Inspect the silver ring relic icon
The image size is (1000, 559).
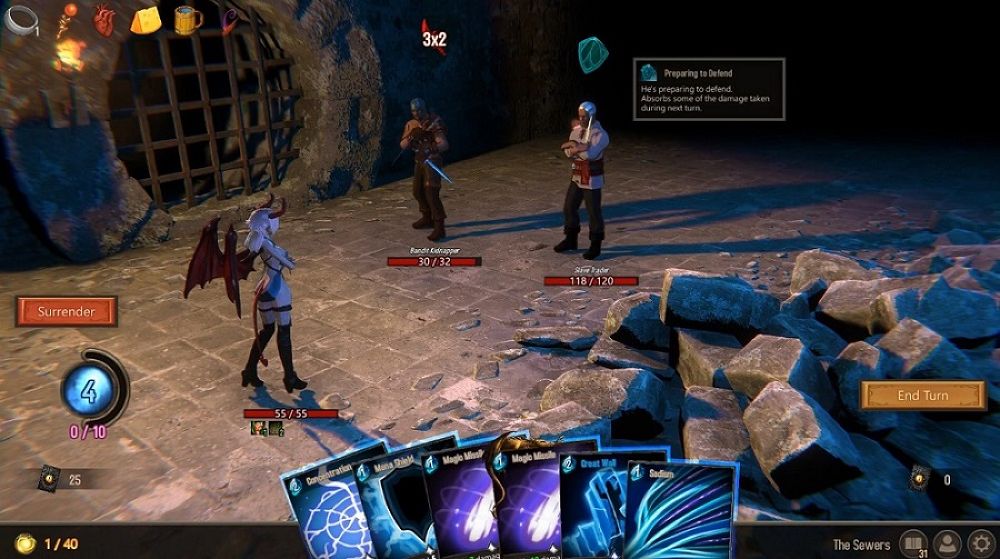tap(20, 19)
